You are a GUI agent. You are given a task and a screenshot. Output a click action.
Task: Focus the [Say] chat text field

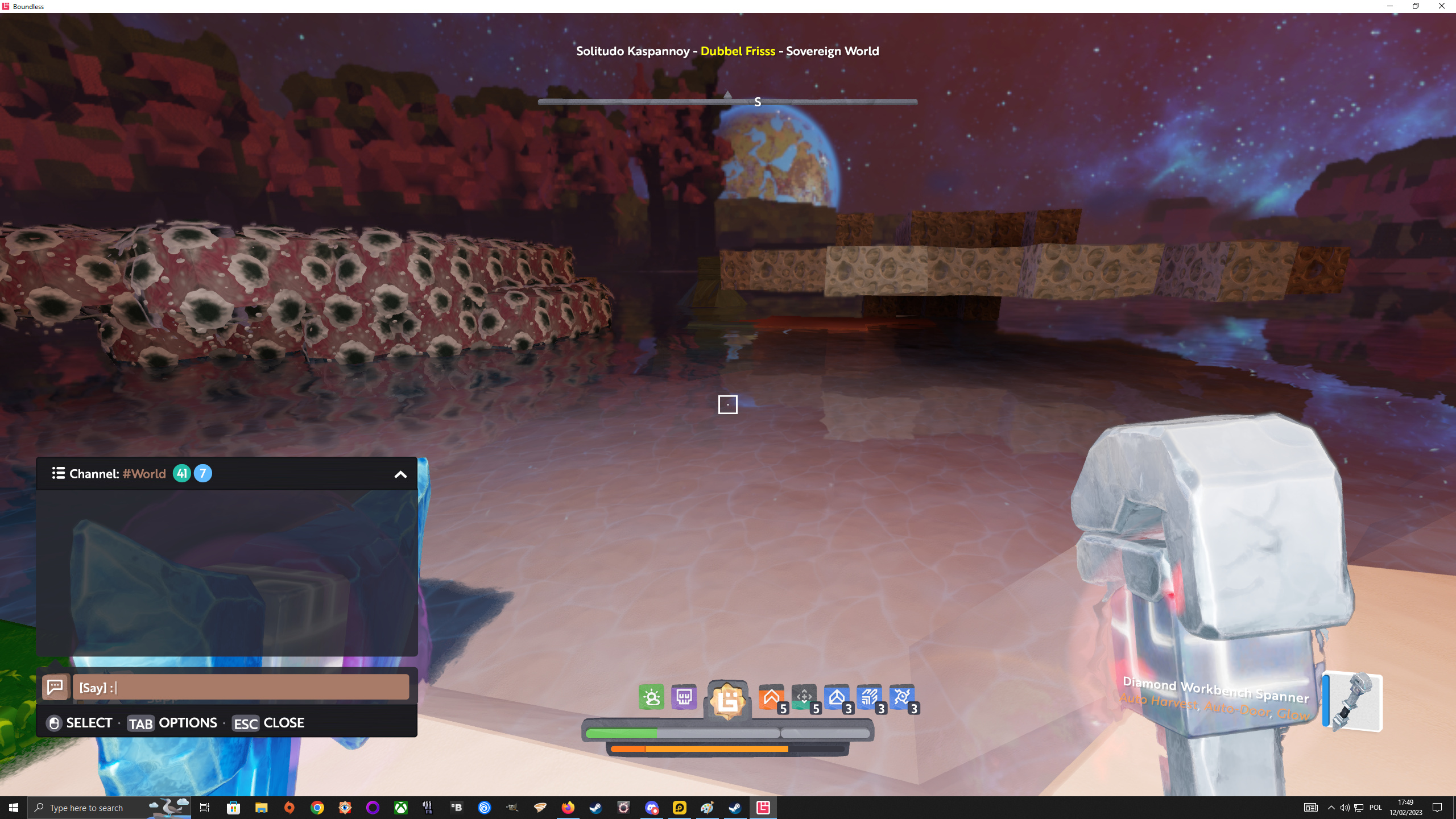tap(241, 687)
